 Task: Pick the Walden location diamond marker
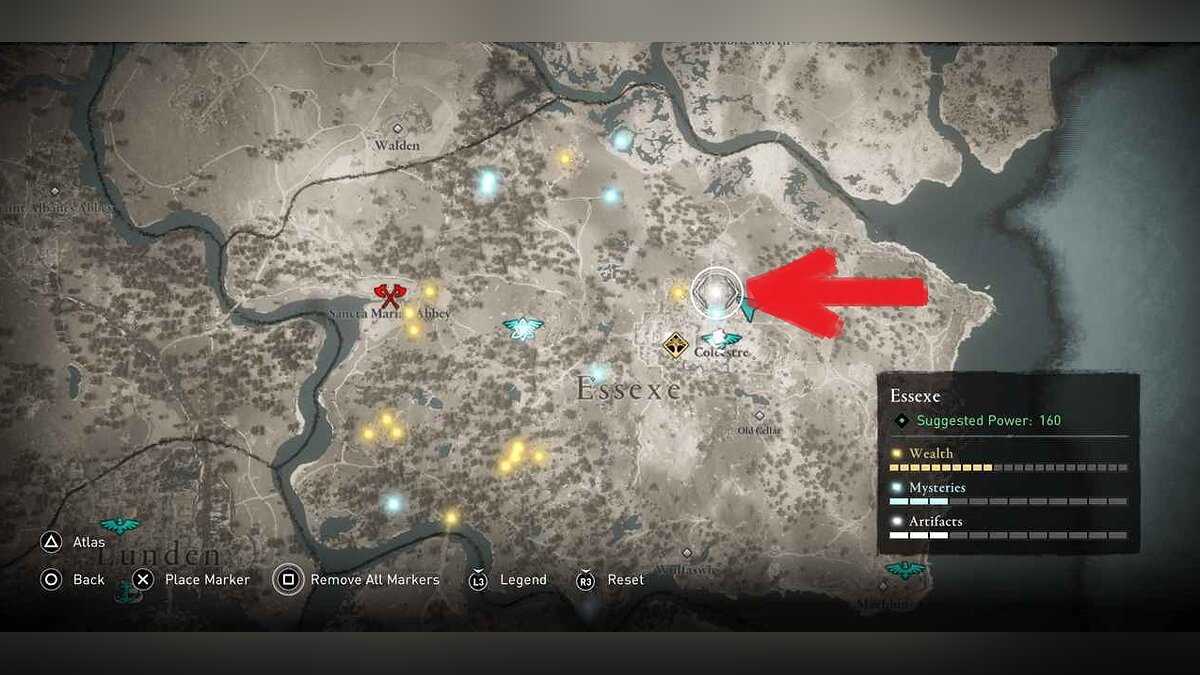click(397, 128)
